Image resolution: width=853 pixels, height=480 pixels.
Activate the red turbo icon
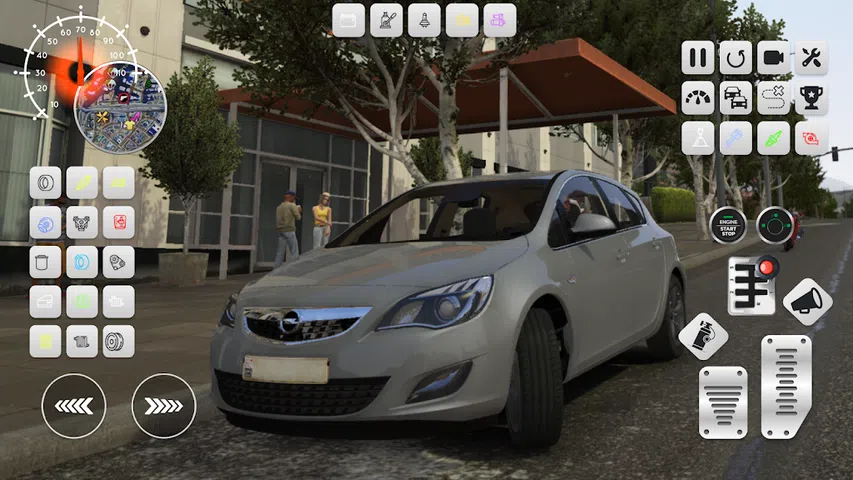coord(811,138)
